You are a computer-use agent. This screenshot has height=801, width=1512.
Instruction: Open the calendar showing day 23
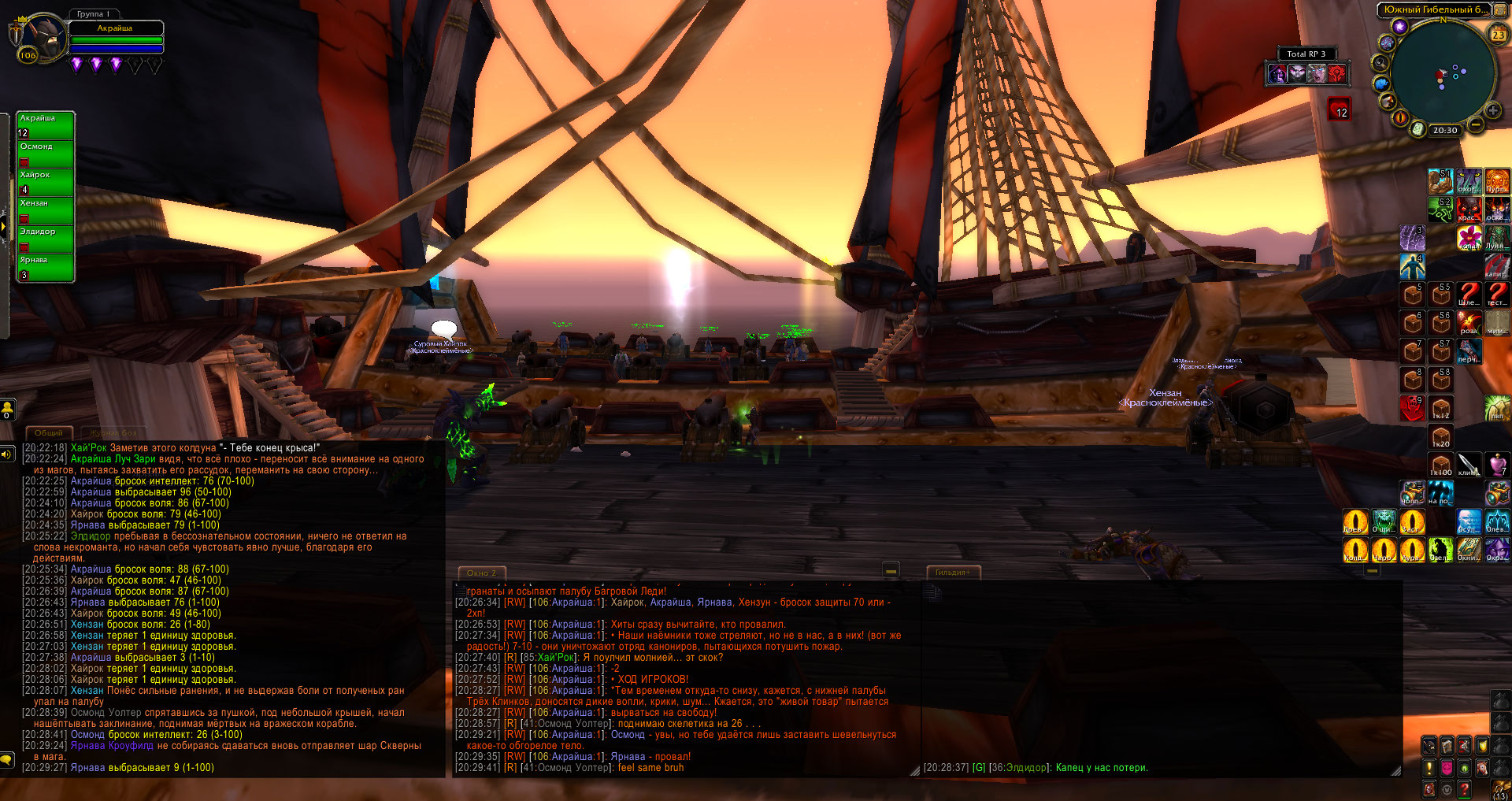[x=1498, y=34]
